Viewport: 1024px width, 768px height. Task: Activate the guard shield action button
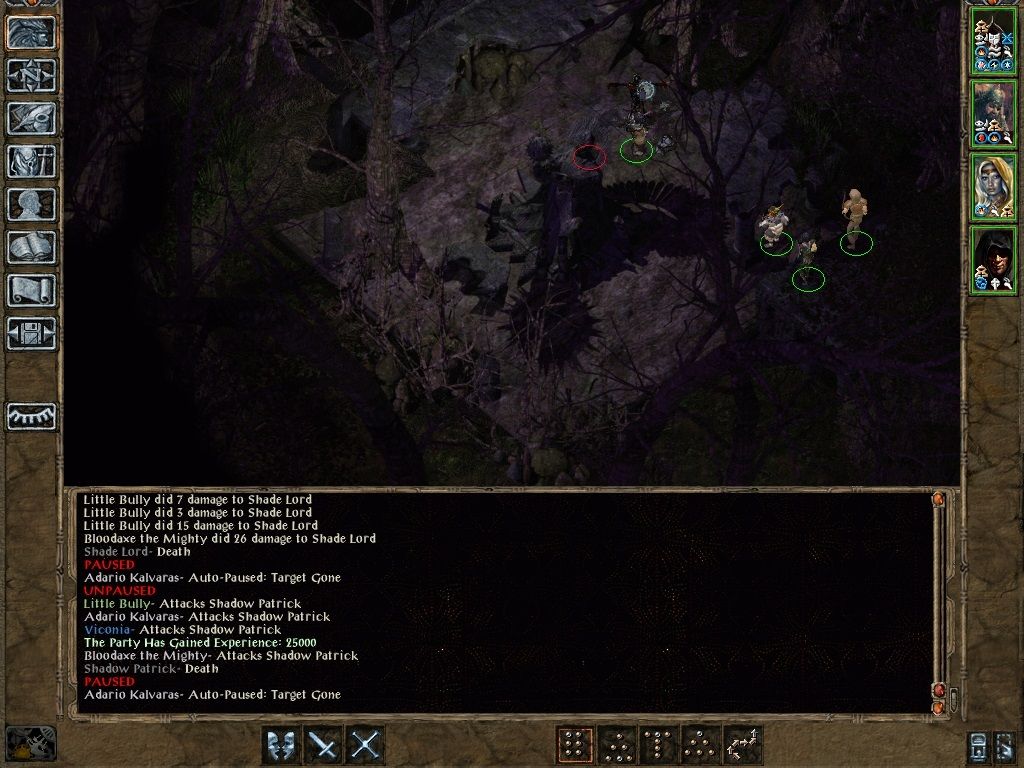click(x=281, y=745)
